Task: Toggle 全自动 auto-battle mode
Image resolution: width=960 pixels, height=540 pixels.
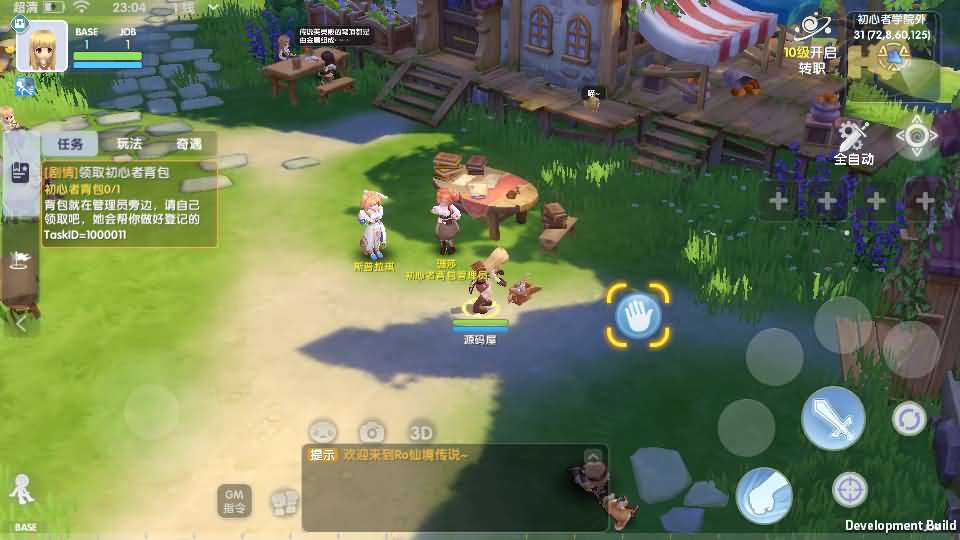Action: [x=853, y=143]
